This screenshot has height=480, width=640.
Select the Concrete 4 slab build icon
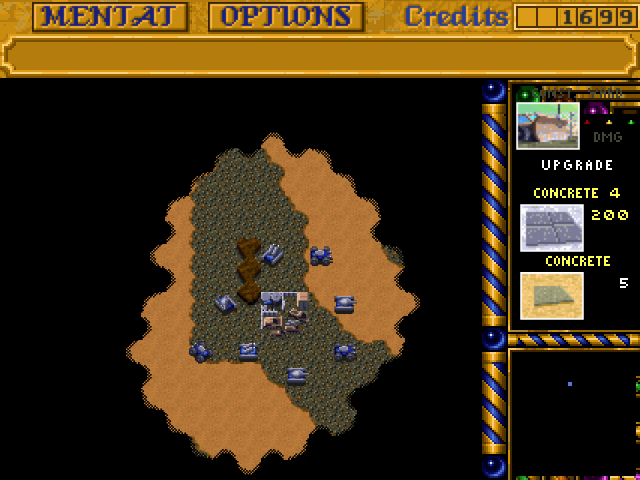tap(551, 226)
